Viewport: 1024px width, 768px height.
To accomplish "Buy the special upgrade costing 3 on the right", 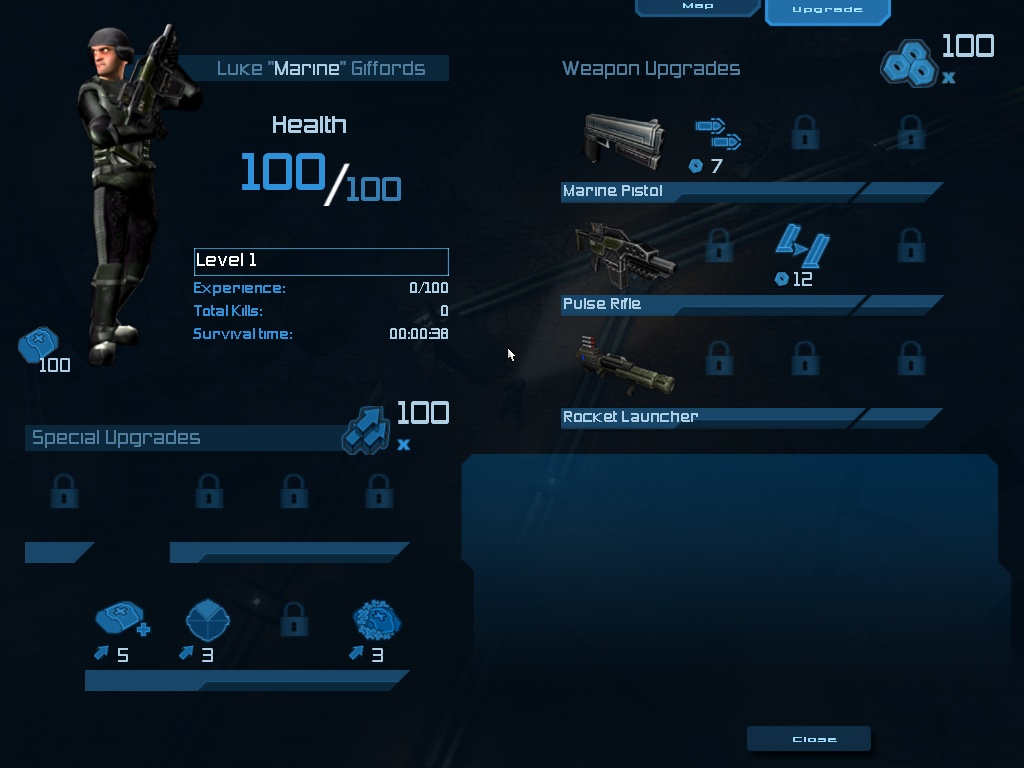I will (377, 621).
